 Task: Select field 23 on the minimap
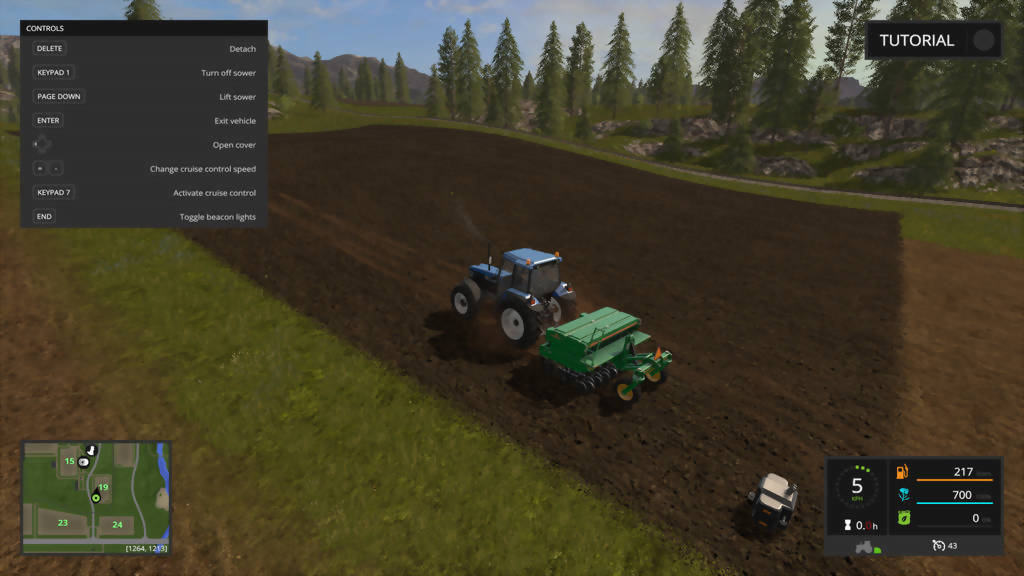click(x=63, y=523)
